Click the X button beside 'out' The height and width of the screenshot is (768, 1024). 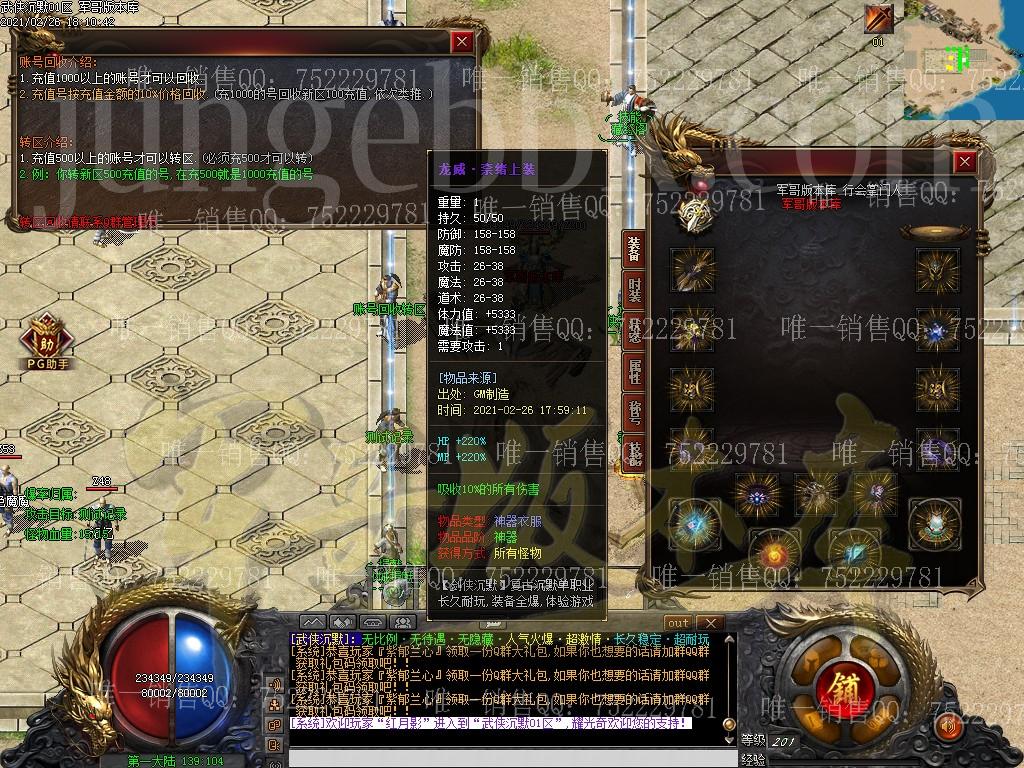[x=709, y=623]
